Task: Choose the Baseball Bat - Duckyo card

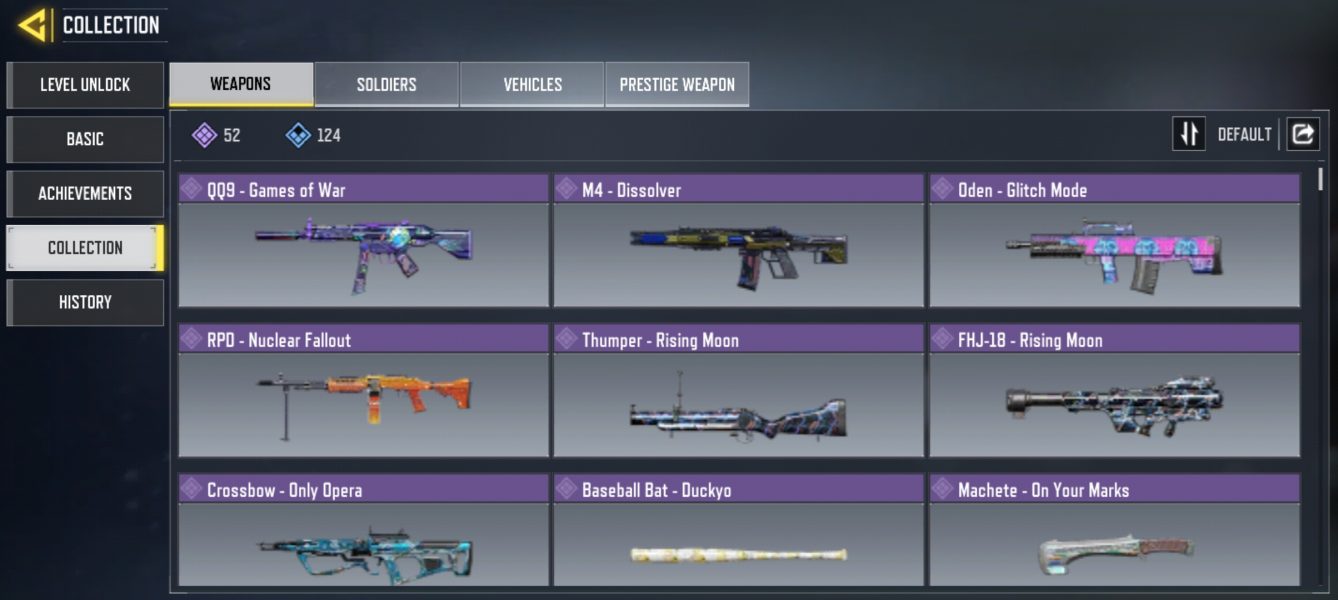Action: click(x=738, y=532)
